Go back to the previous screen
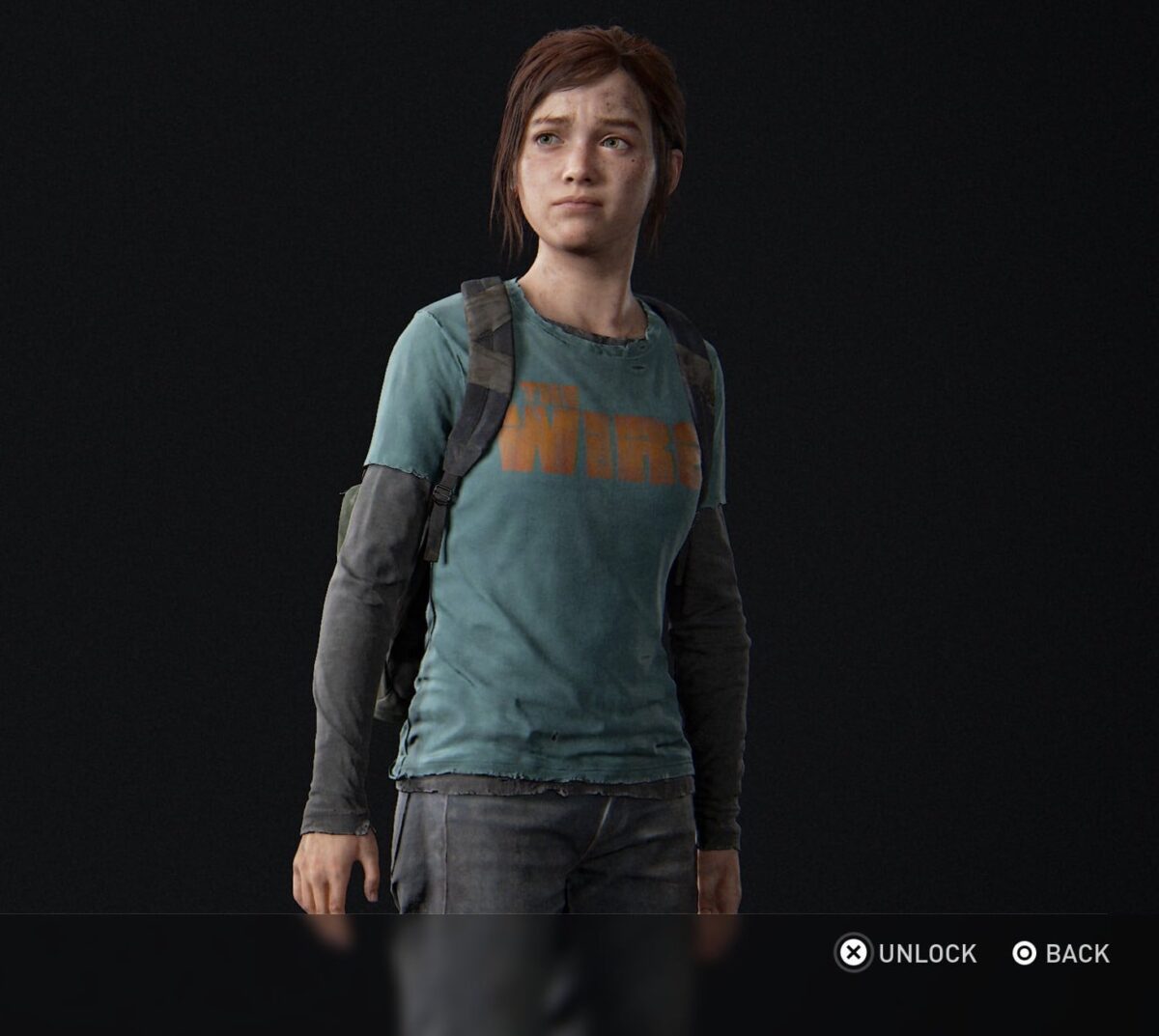The image size is (1159, 1036). [1060, 954]
